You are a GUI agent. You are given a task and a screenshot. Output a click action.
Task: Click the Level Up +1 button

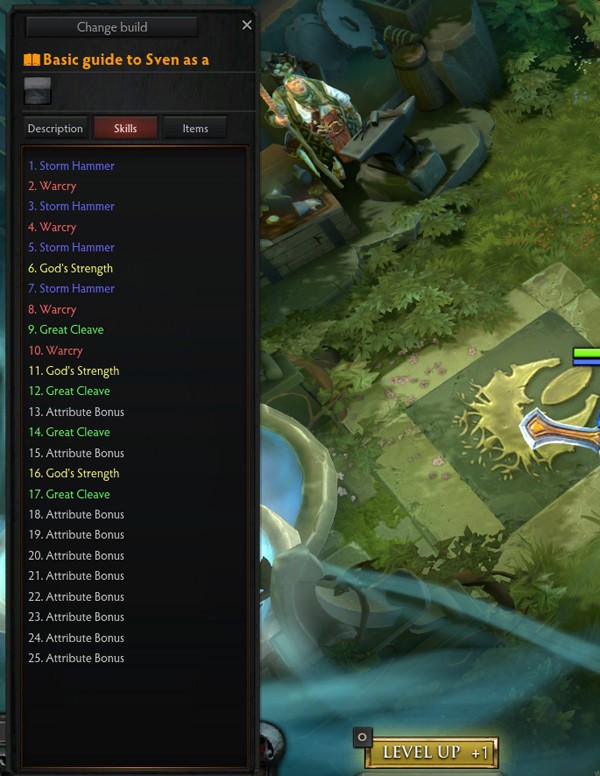431,752
